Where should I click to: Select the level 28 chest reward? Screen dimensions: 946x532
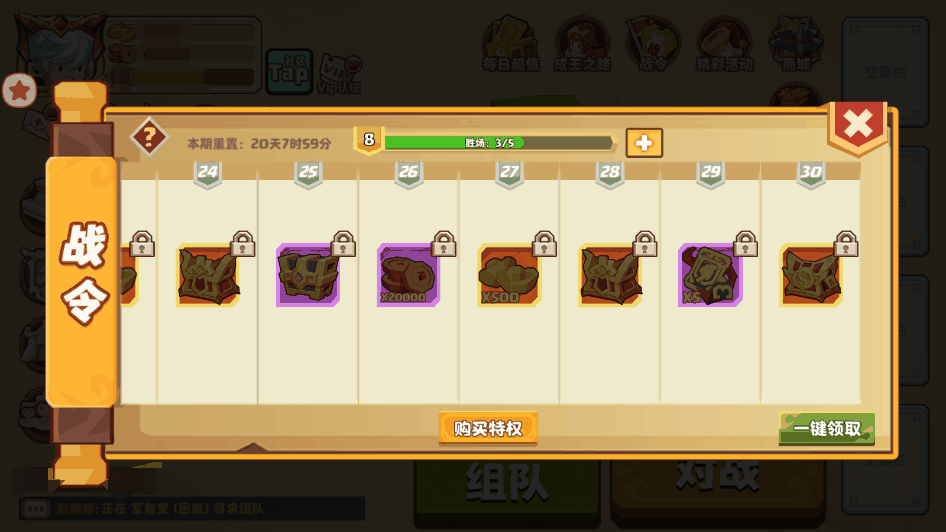[610, 275]
